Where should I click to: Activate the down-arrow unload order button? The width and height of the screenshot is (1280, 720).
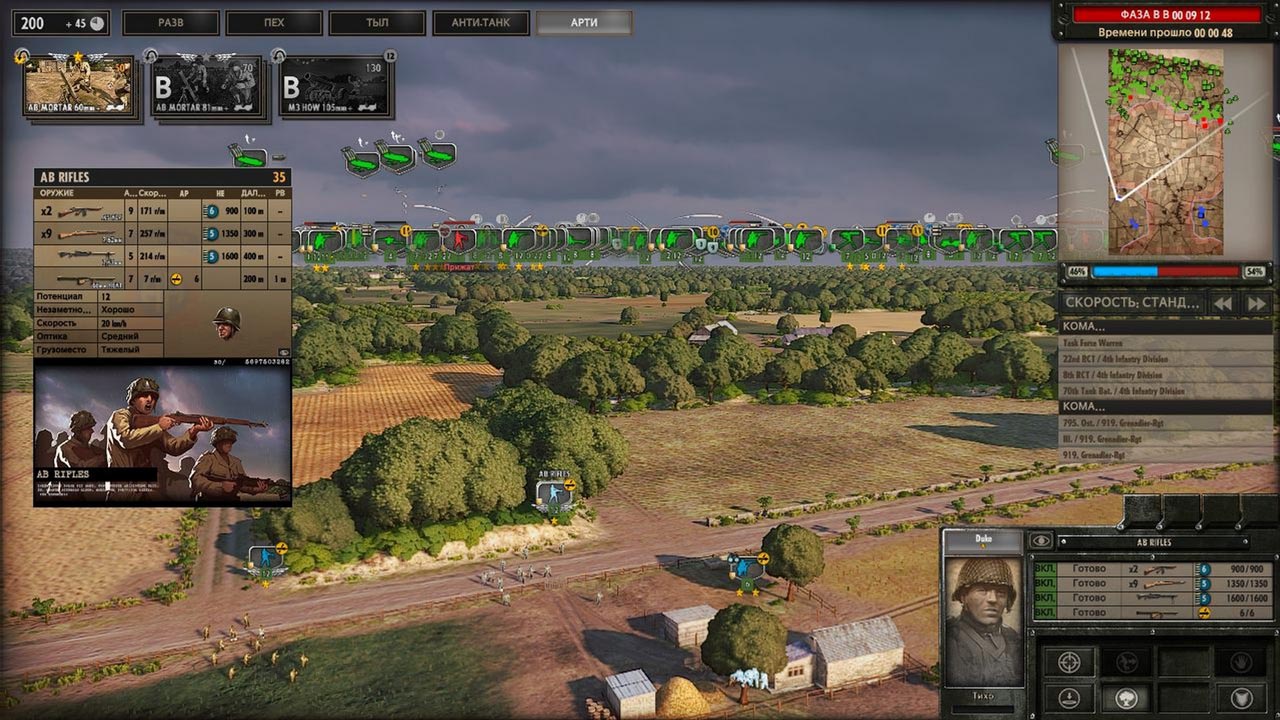pos(1069,697)
